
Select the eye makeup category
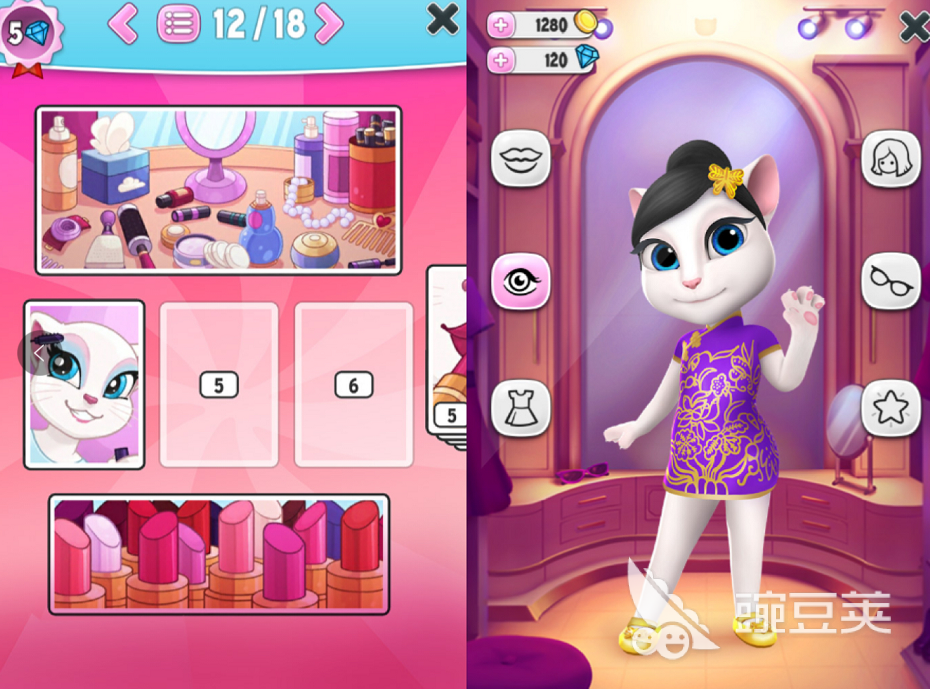[x=520, y=281]
